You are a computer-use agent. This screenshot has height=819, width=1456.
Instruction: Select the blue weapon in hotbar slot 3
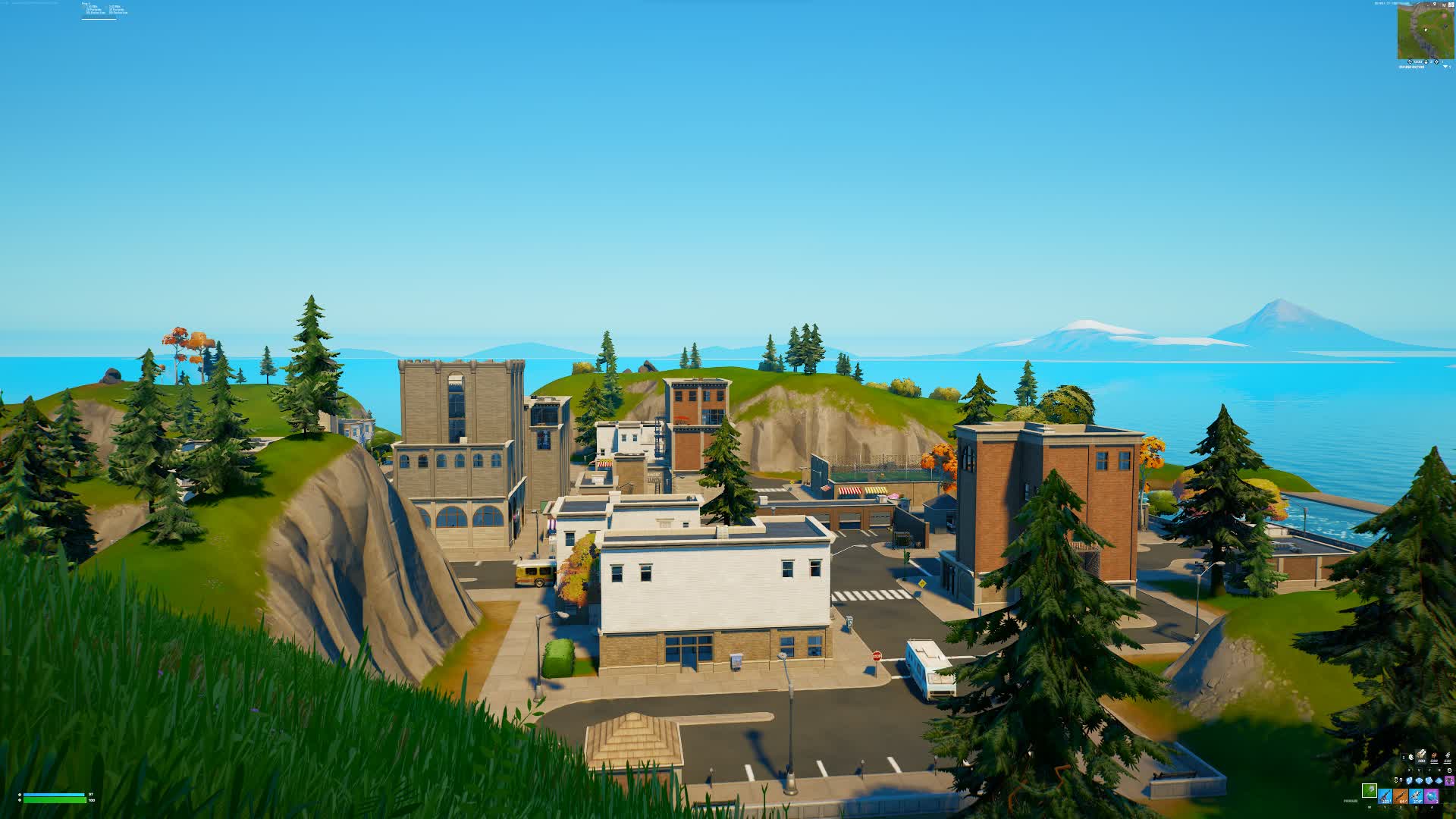pyautogui.click(x=1416, y=796)
